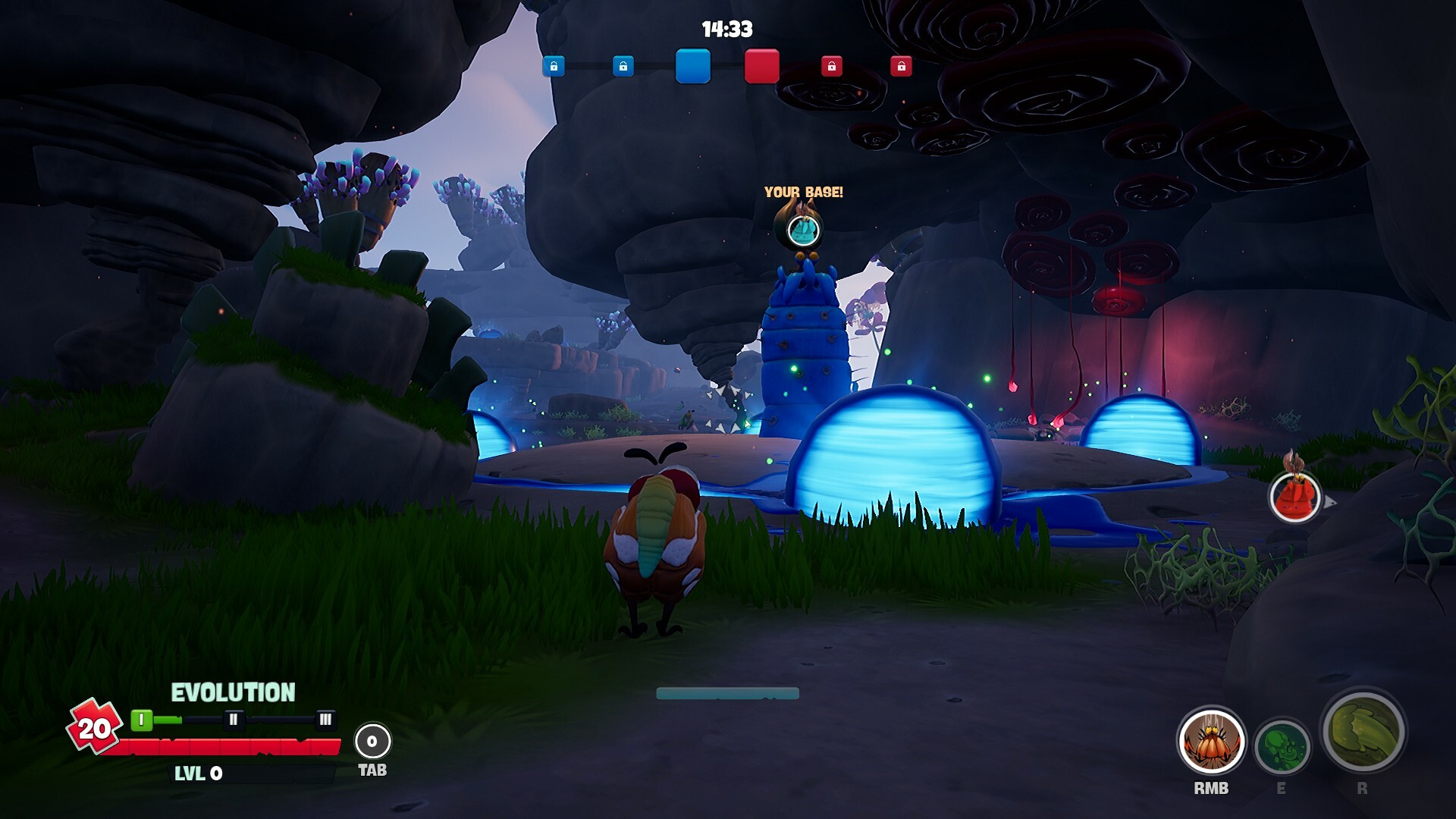Viewport: 1456px width, 819px height.
Task: Select the evolution stage I marker
Action: pos(141,720)
